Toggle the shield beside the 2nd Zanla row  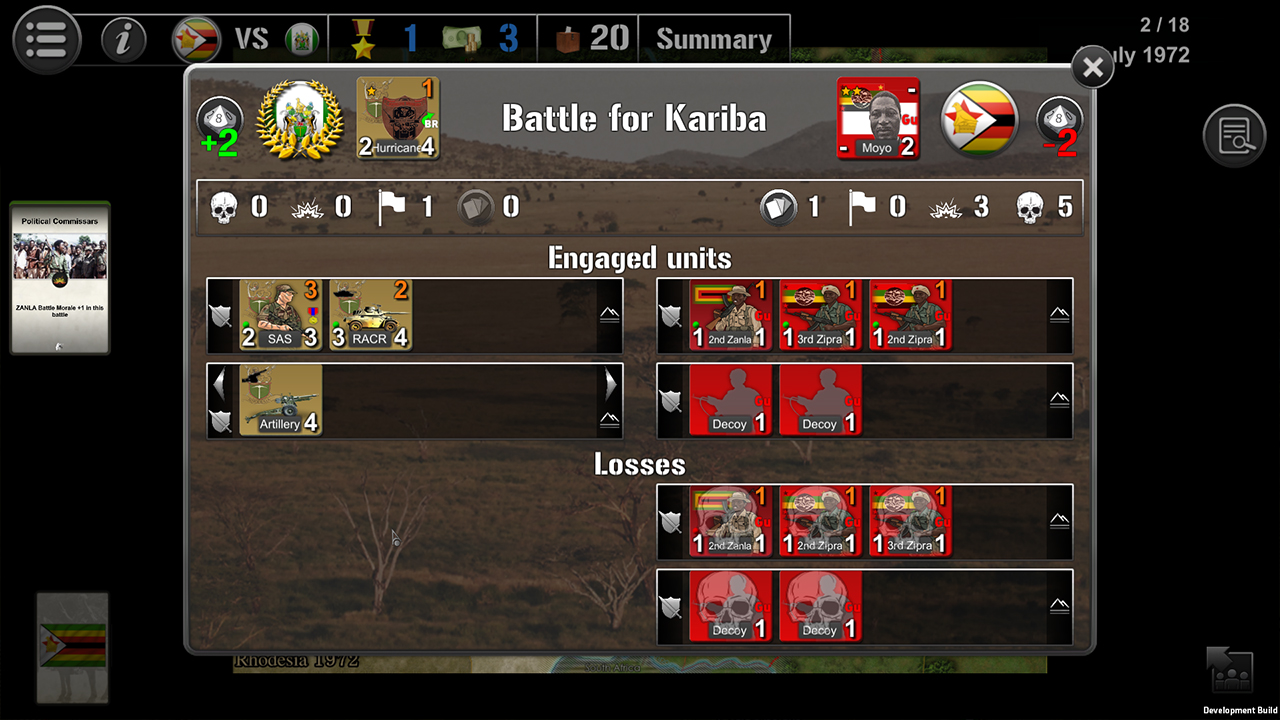(x=668, y=315)
